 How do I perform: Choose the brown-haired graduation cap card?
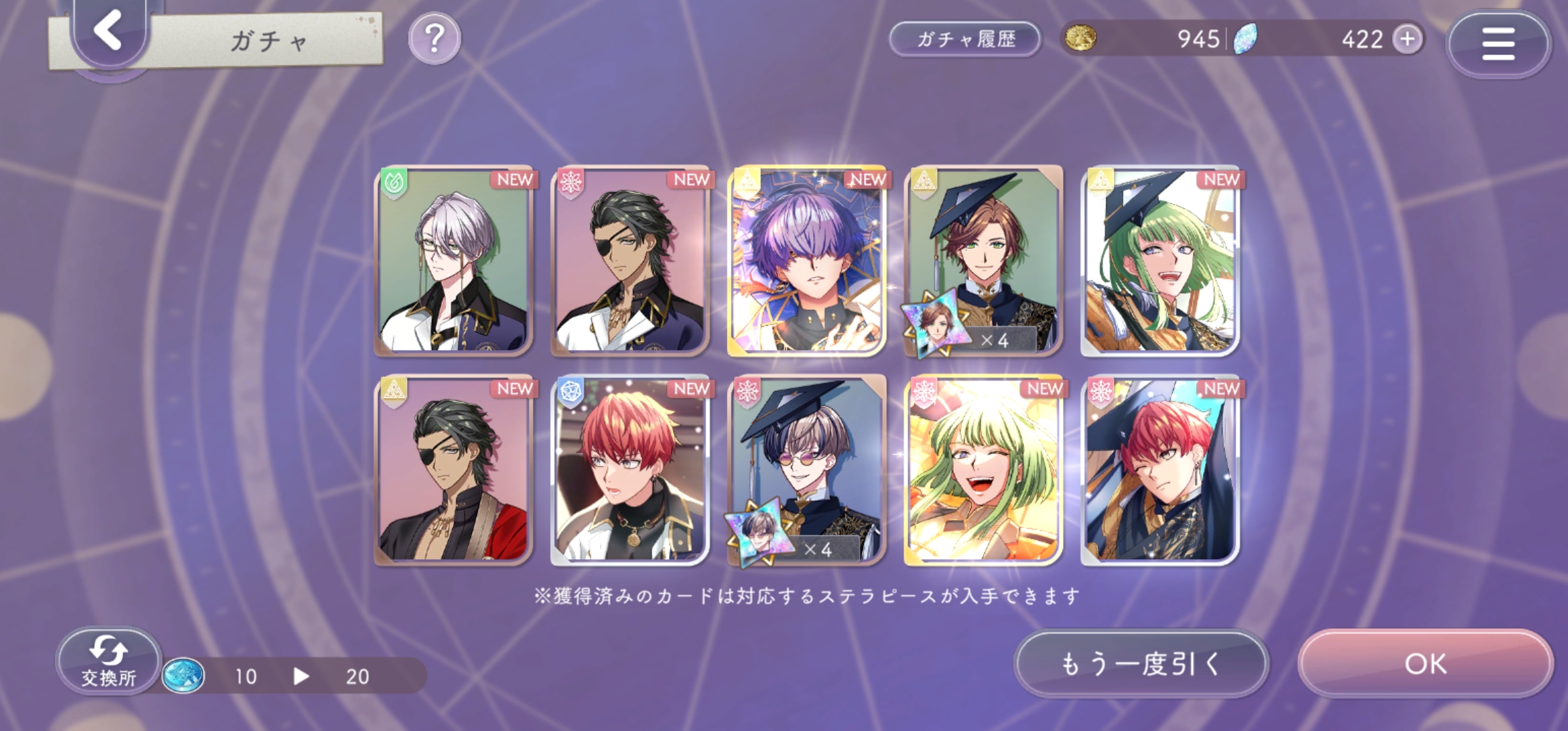click(983, 261)
